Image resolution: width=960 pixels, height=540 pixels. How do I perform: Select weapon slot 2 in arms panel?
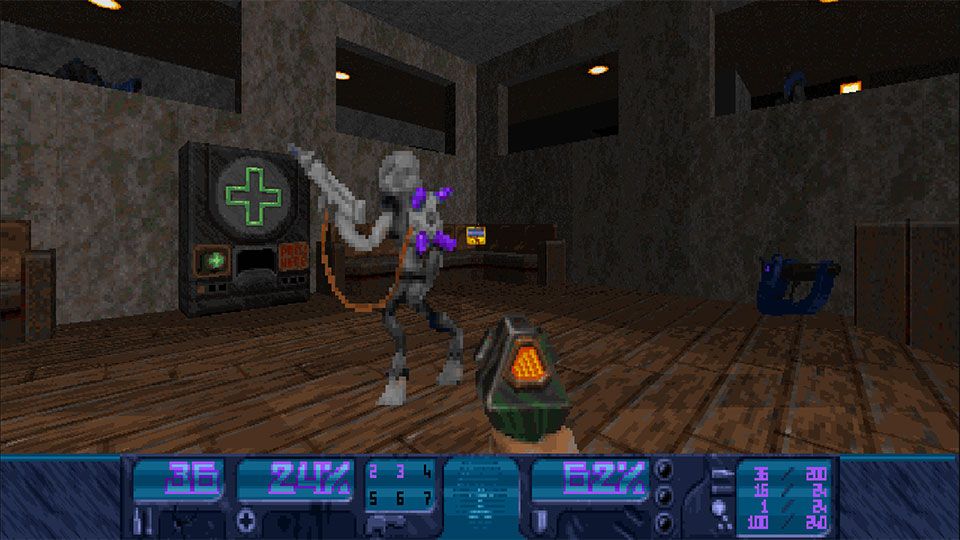(374, 471)
